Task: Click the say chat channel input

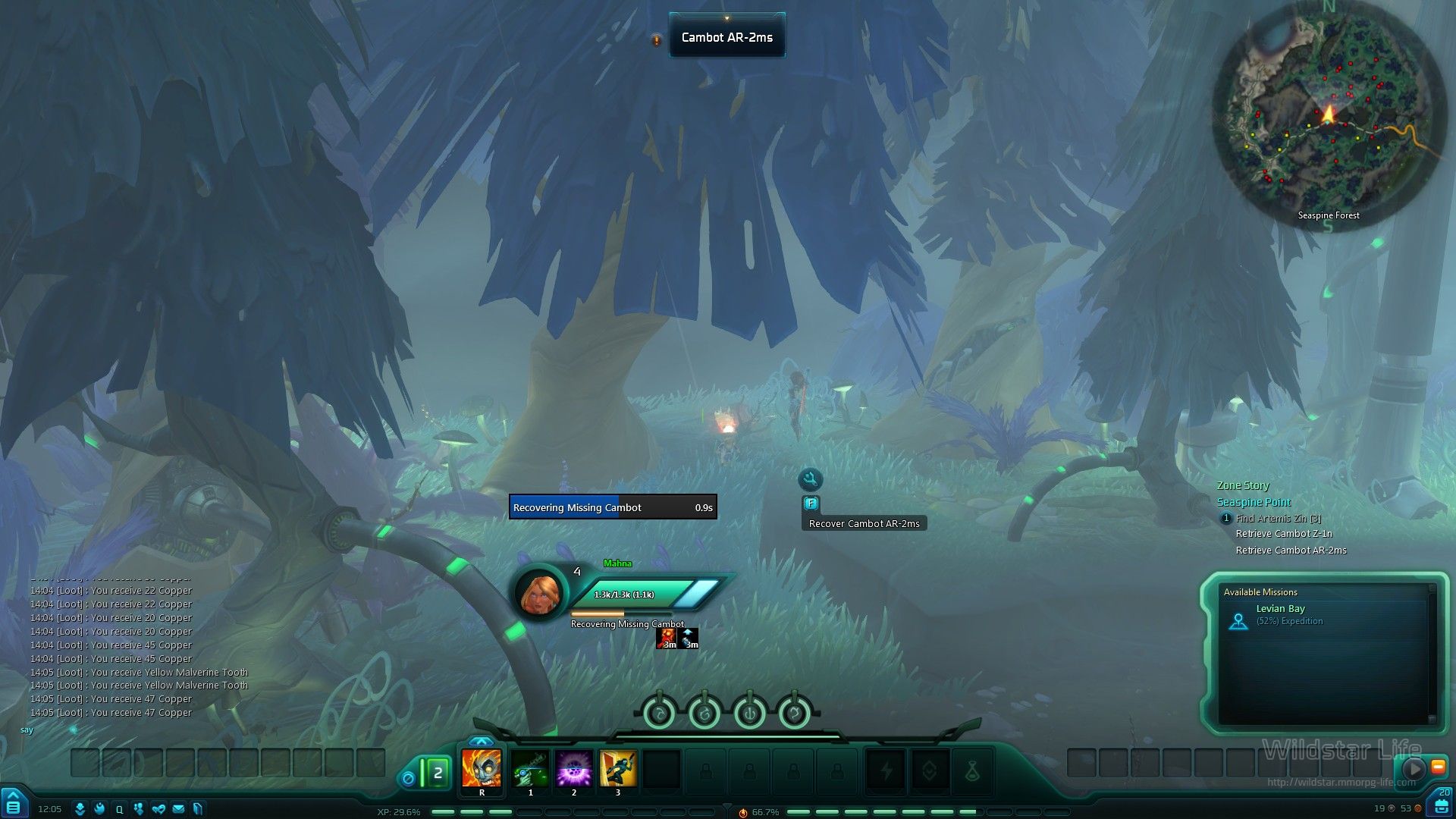Action: coord(27,730)
